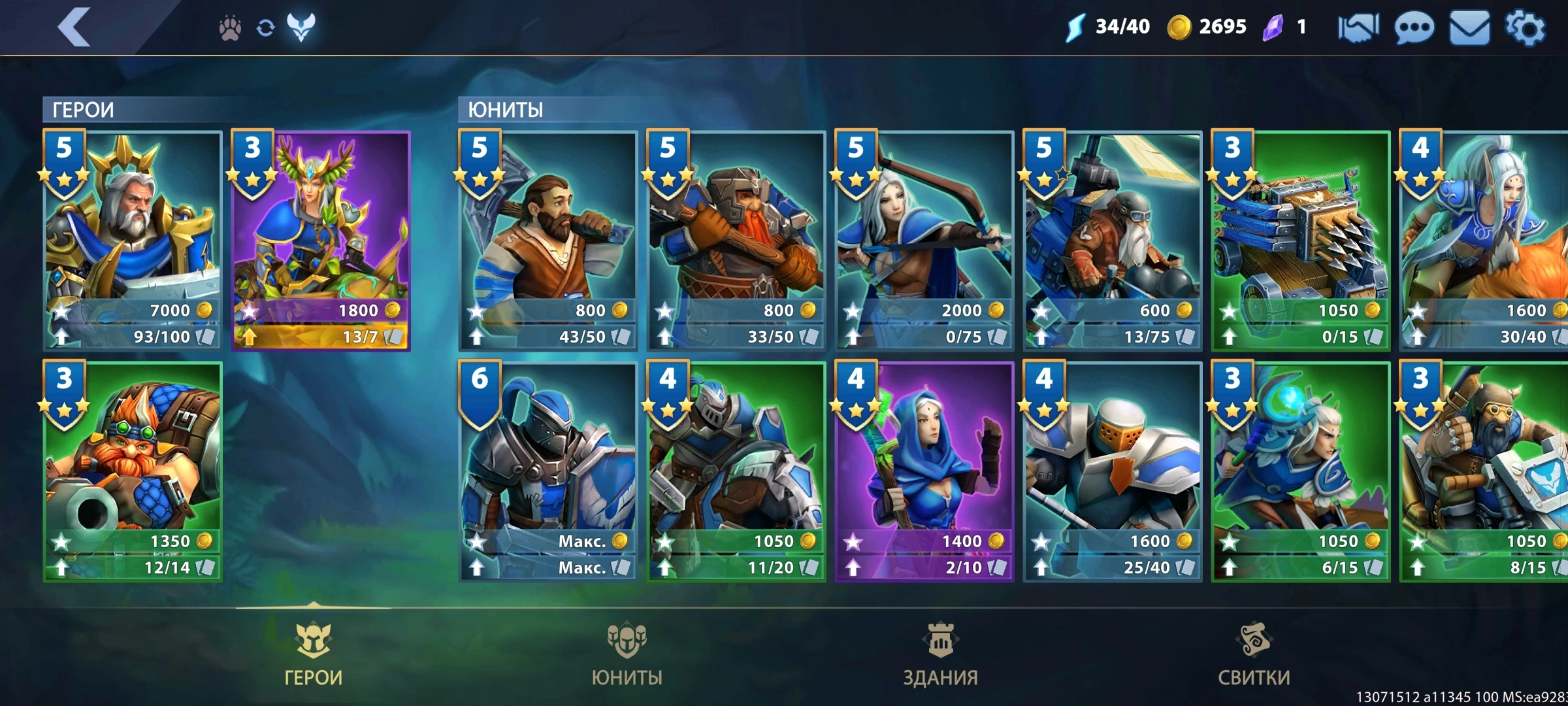This screenshot has width=1568, height=706.
Task: Choose the blue-hooded sorceress unit card
Action: (924, 471)
